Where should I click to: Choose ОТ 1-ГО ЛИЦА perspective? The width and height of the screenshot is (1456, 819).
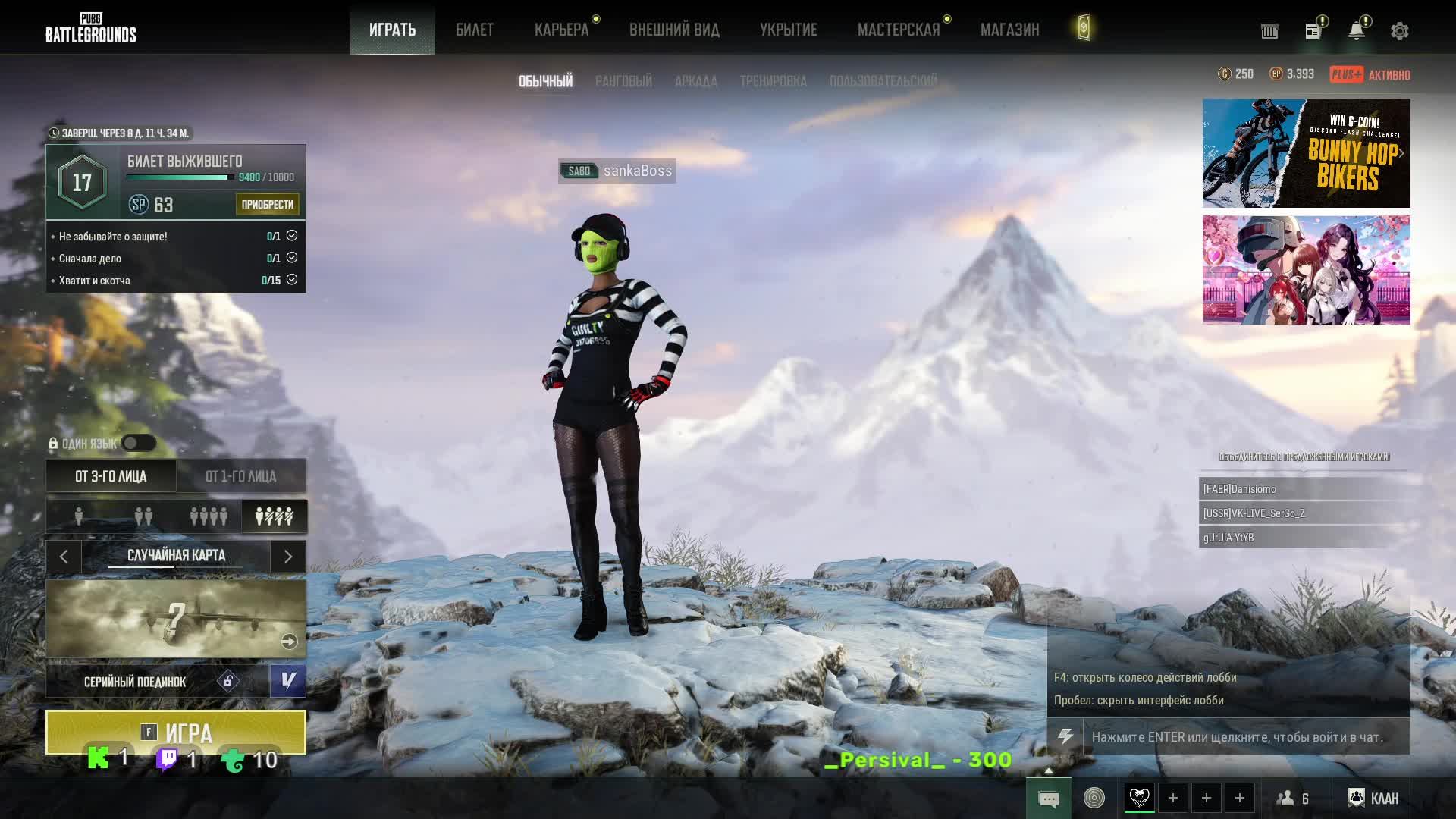[240, 476]
